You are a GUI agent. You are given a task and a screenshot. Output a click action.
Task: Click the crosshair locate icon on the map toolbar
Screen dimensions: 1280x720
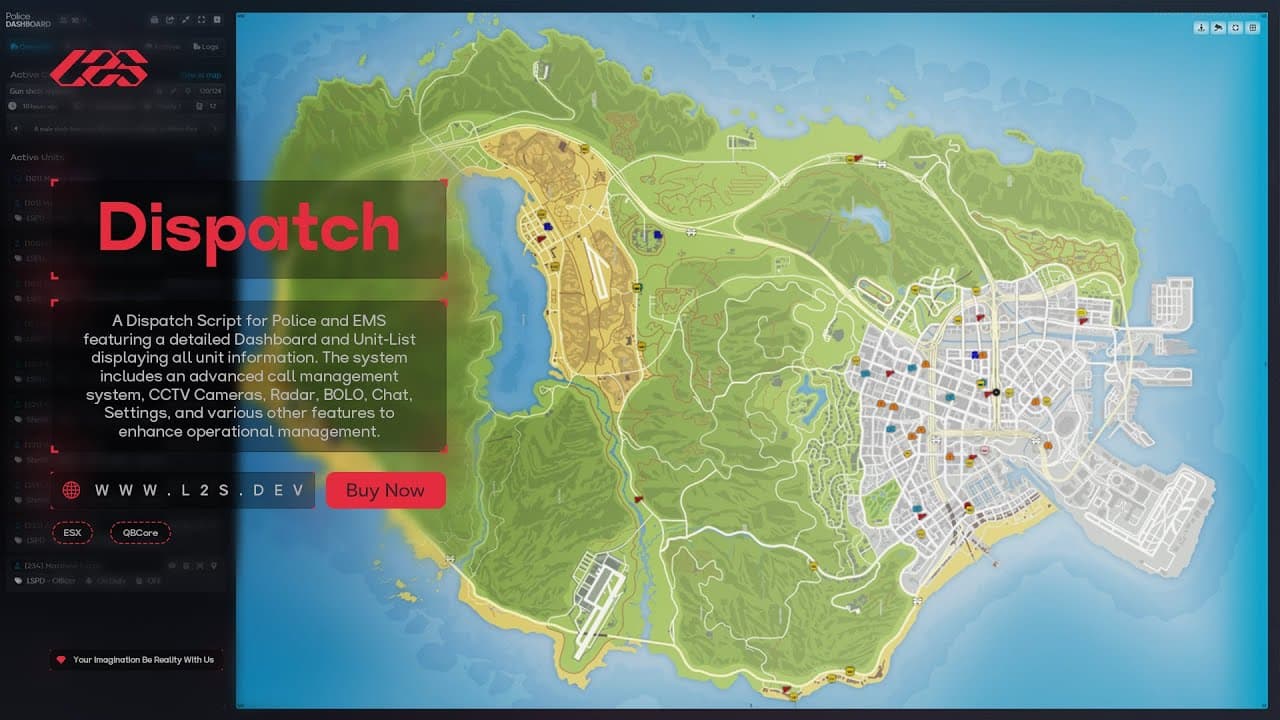point(1236,28)
